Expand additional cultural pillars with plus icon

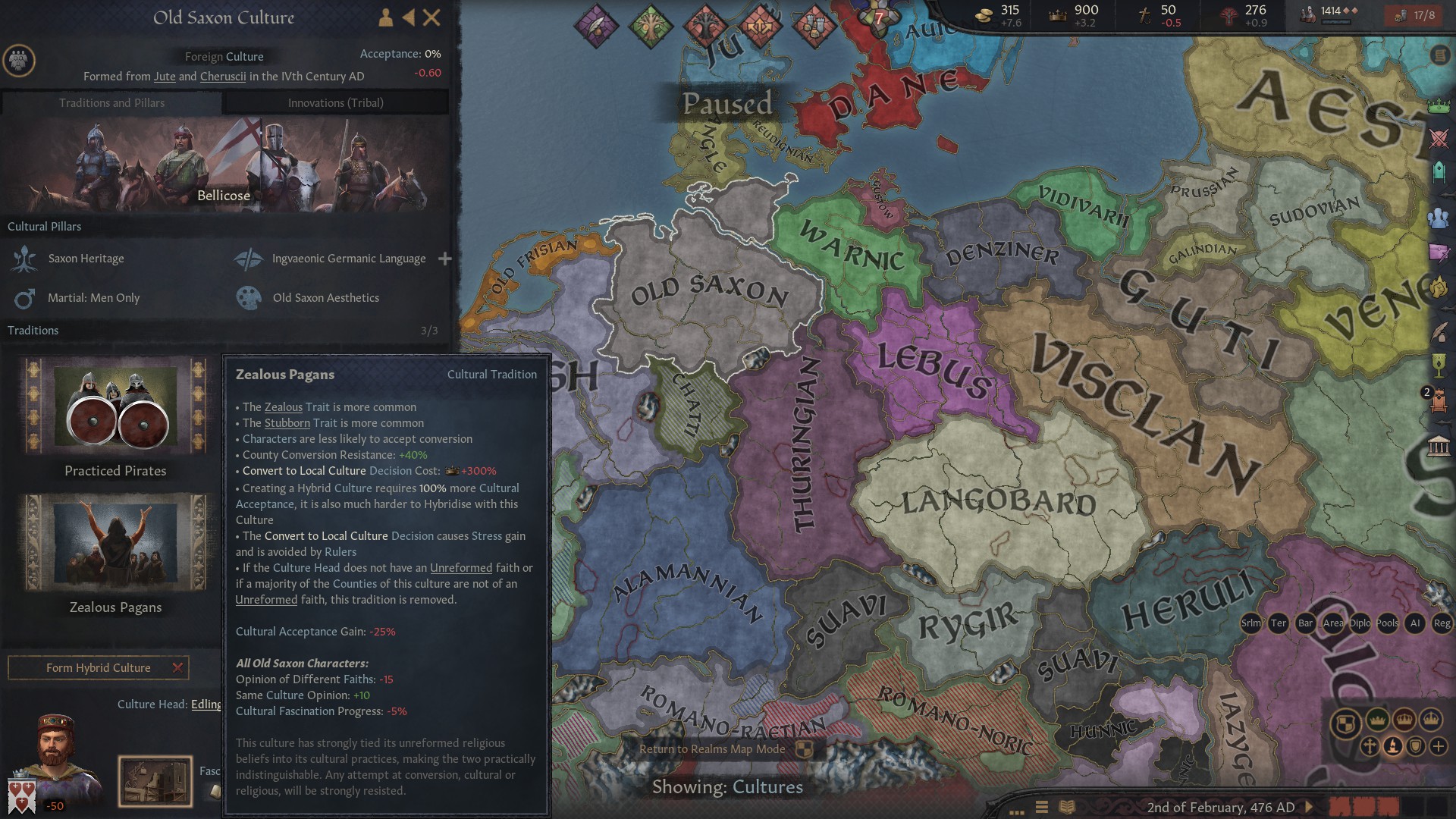445,259
